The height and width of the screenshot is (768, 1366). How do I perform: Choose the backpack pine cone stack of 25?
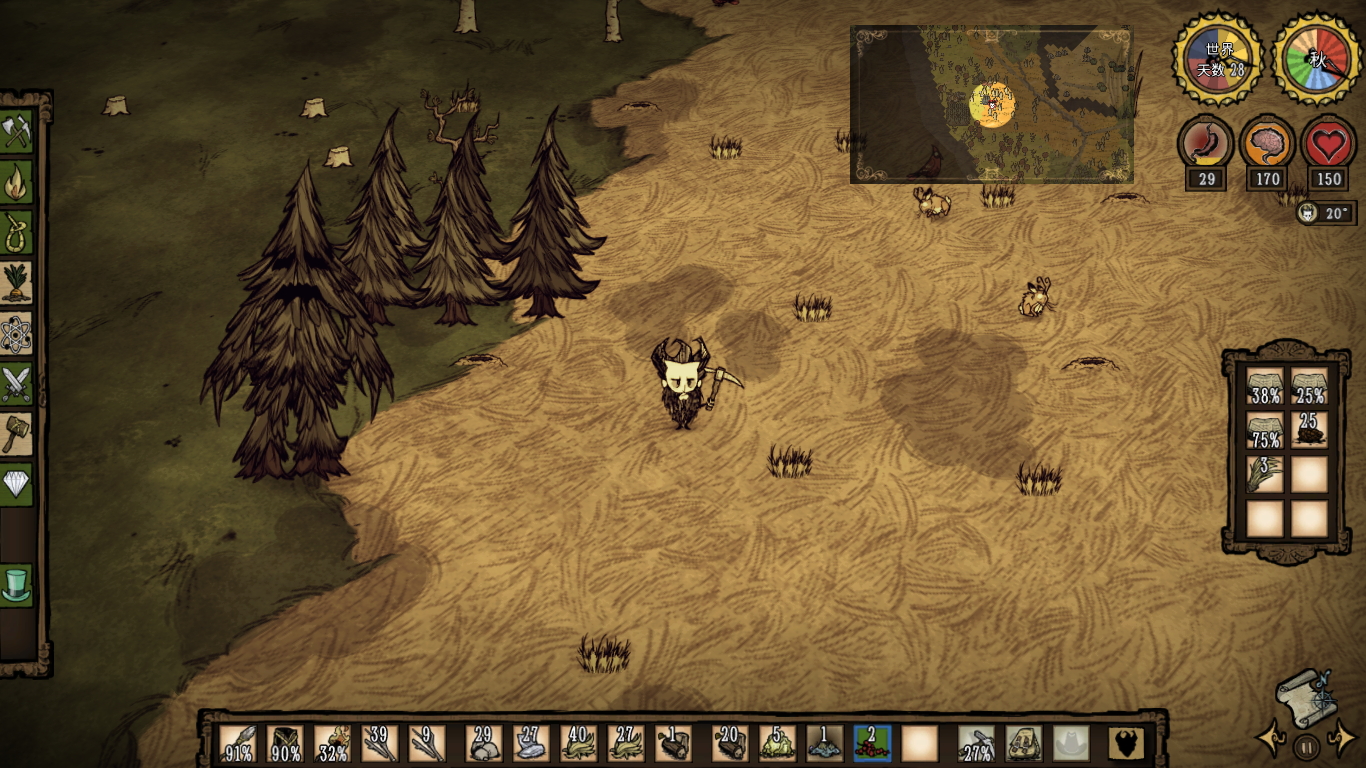[1309, 430]
